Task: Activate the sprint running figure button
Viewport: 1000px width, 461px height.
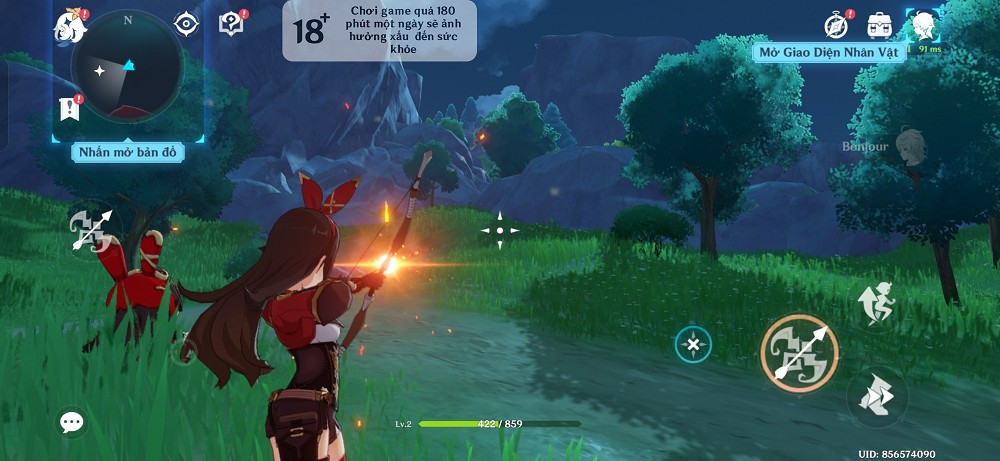Action: [x=877, y=303]
